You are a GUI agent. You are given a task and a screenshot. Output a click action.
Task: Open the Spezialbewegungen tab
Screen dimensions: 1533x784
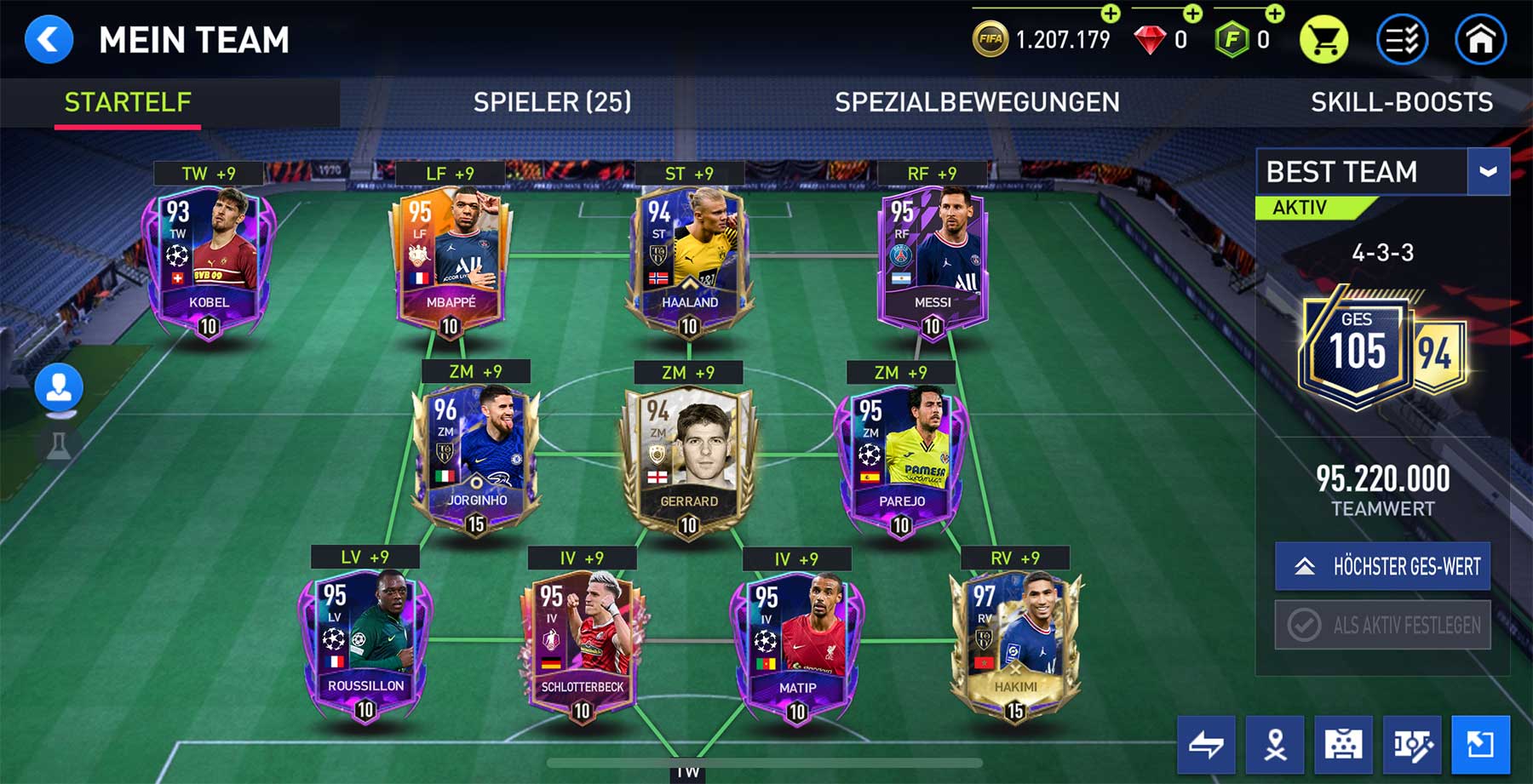click(x=977, y=103)
